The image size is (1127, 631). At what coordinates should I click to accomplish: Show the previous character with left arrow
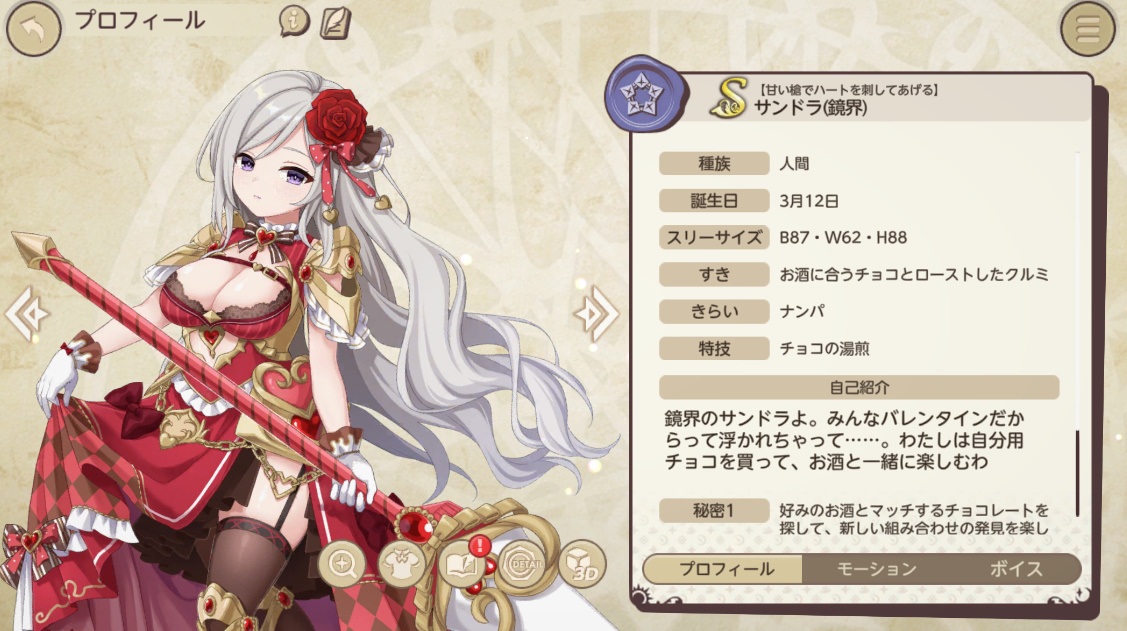point(24,314)
